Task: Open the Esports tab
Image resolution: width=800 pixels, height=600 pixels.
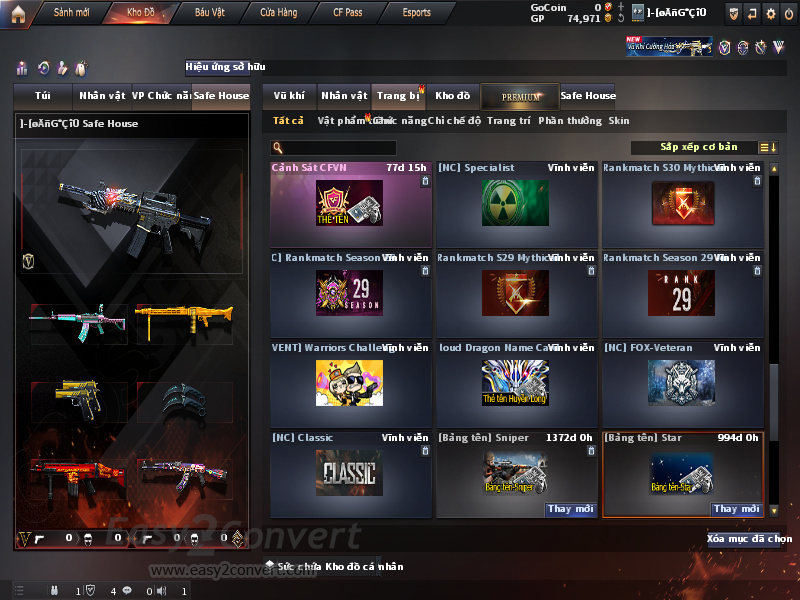Action: (416, 13)
